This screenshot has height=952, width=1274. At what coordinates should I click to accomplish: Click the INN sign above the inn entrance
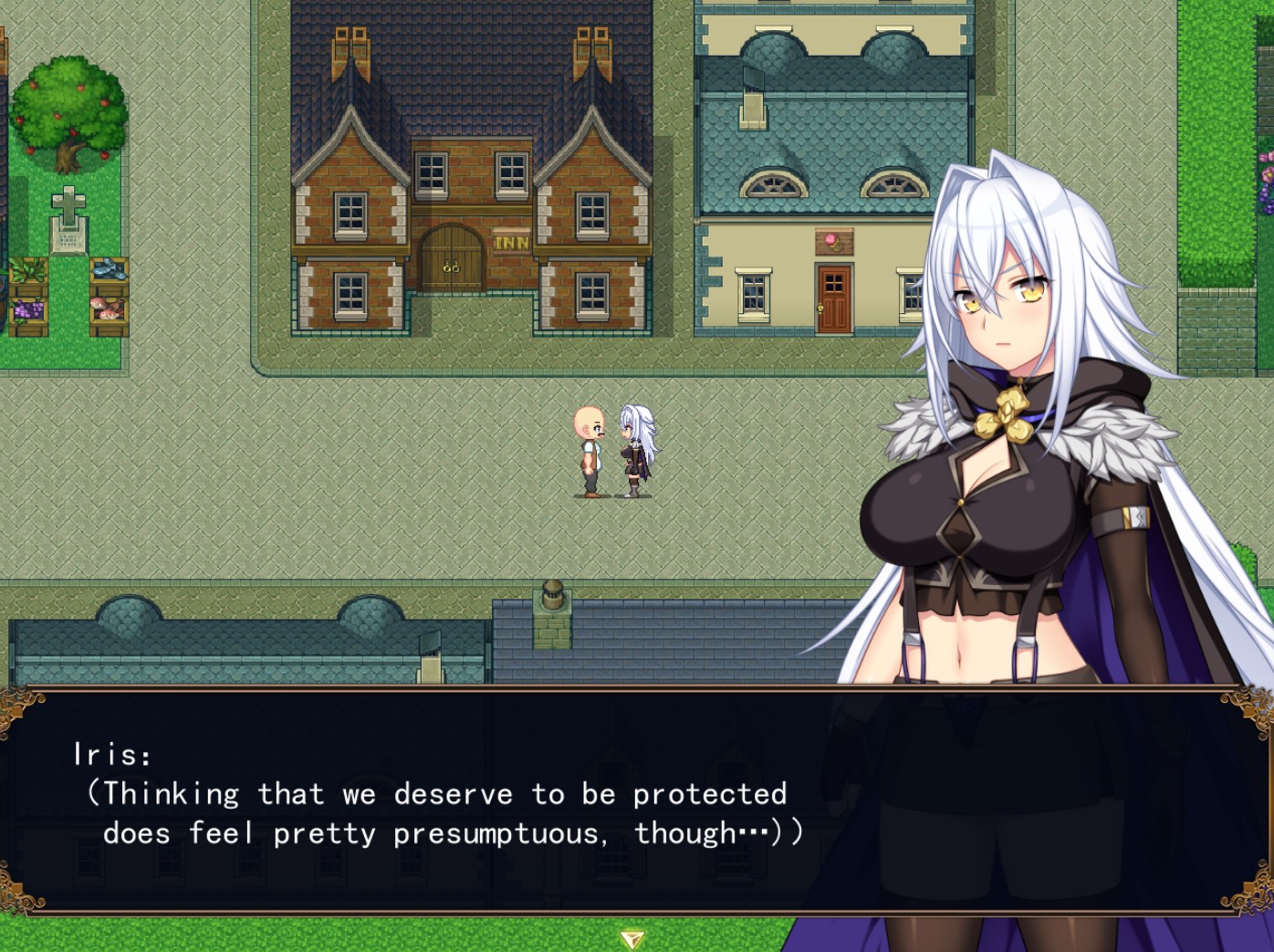tap(512, 239)
